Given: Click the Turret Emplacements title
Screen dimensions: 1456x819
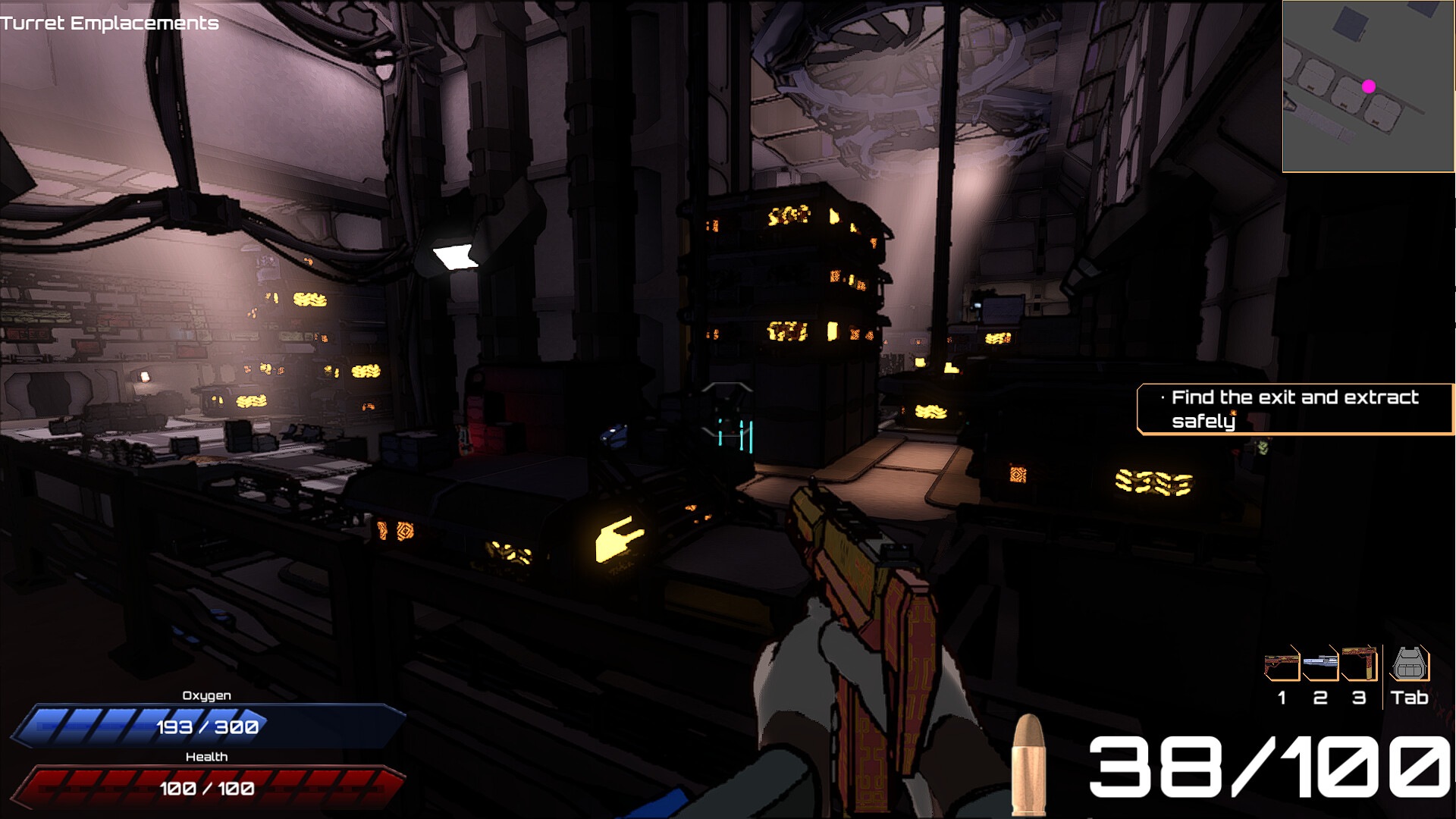Looking at the screenshot, I should [x=110, y=23].
